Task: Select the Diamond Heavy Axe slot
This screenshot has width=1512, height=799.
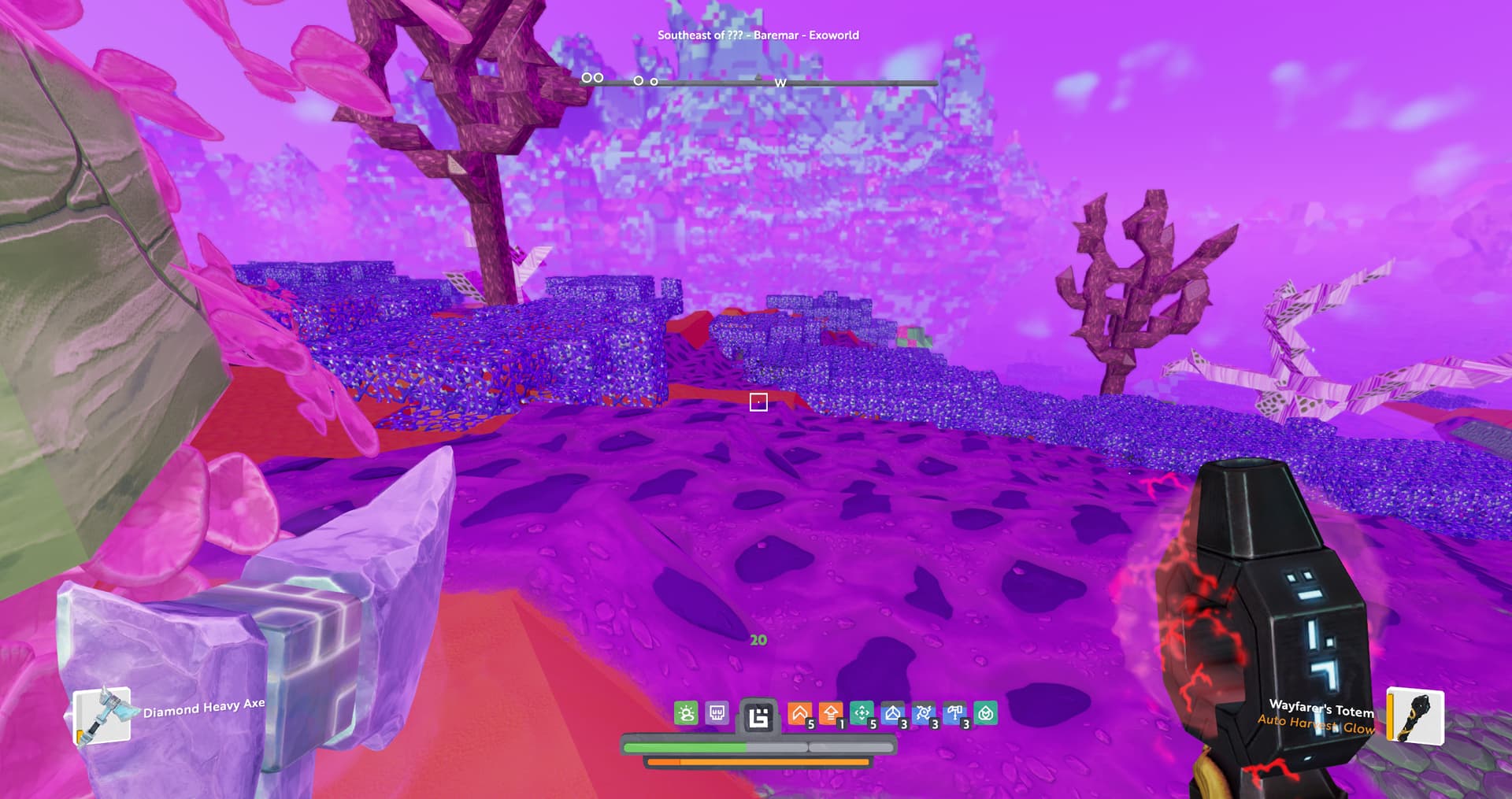Action: point(102,716)
